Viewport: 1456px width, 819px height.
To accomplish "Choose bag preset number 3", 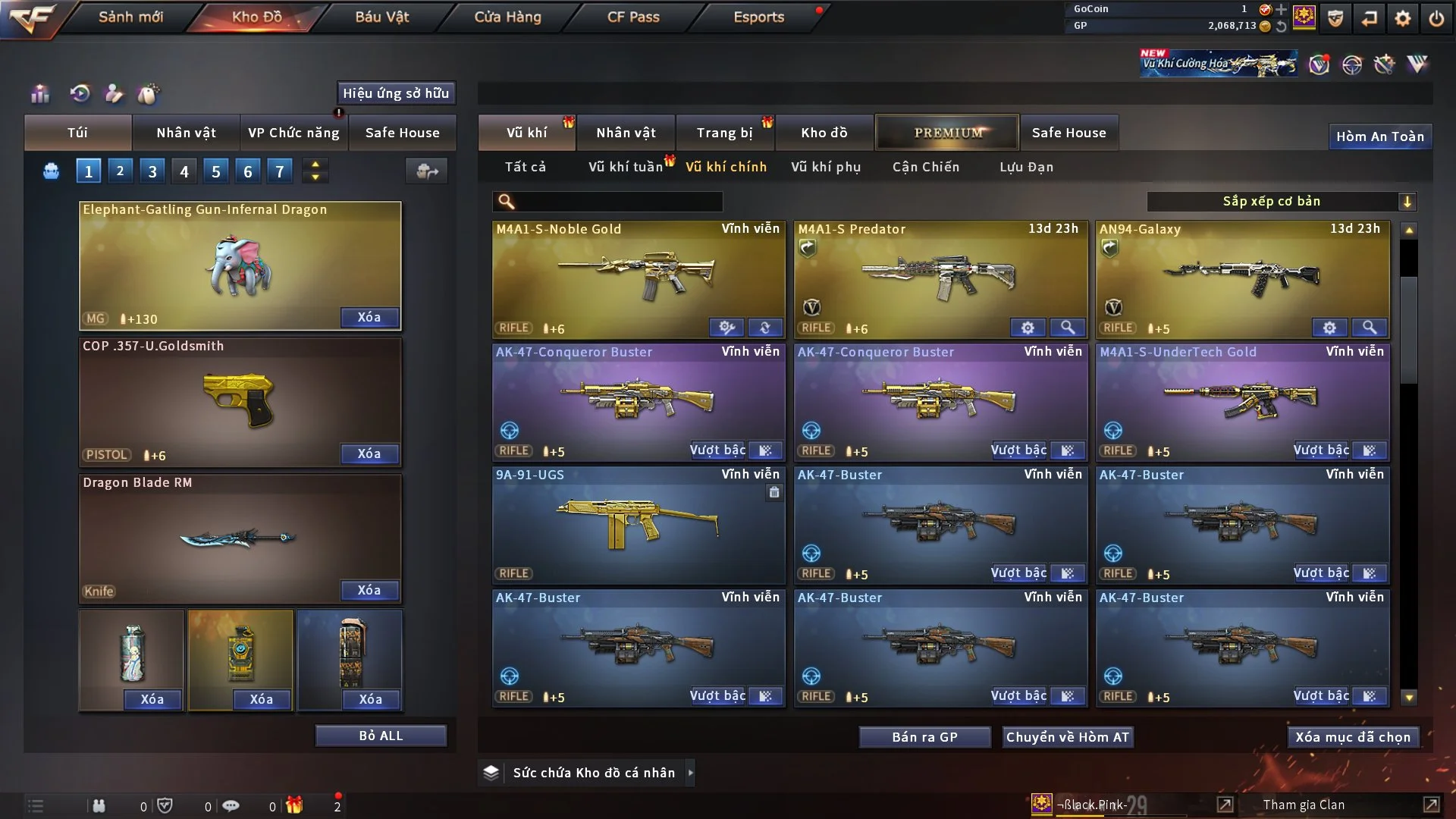I will 152,171.
